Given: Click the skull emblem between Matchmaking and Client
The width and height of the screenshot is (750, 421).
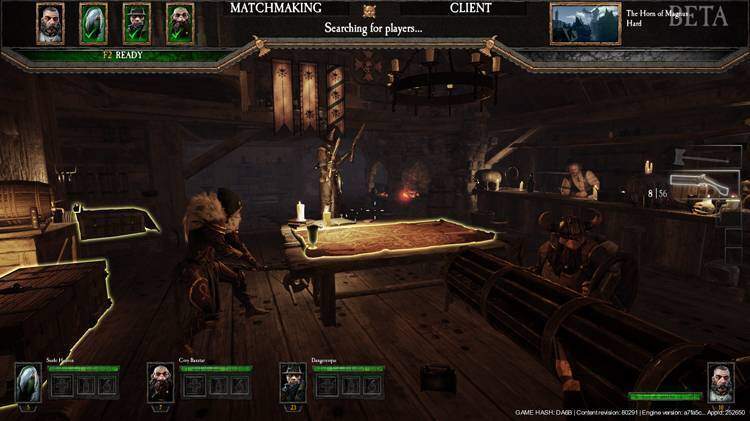Looking at the screenshot, I should [369, 10].
